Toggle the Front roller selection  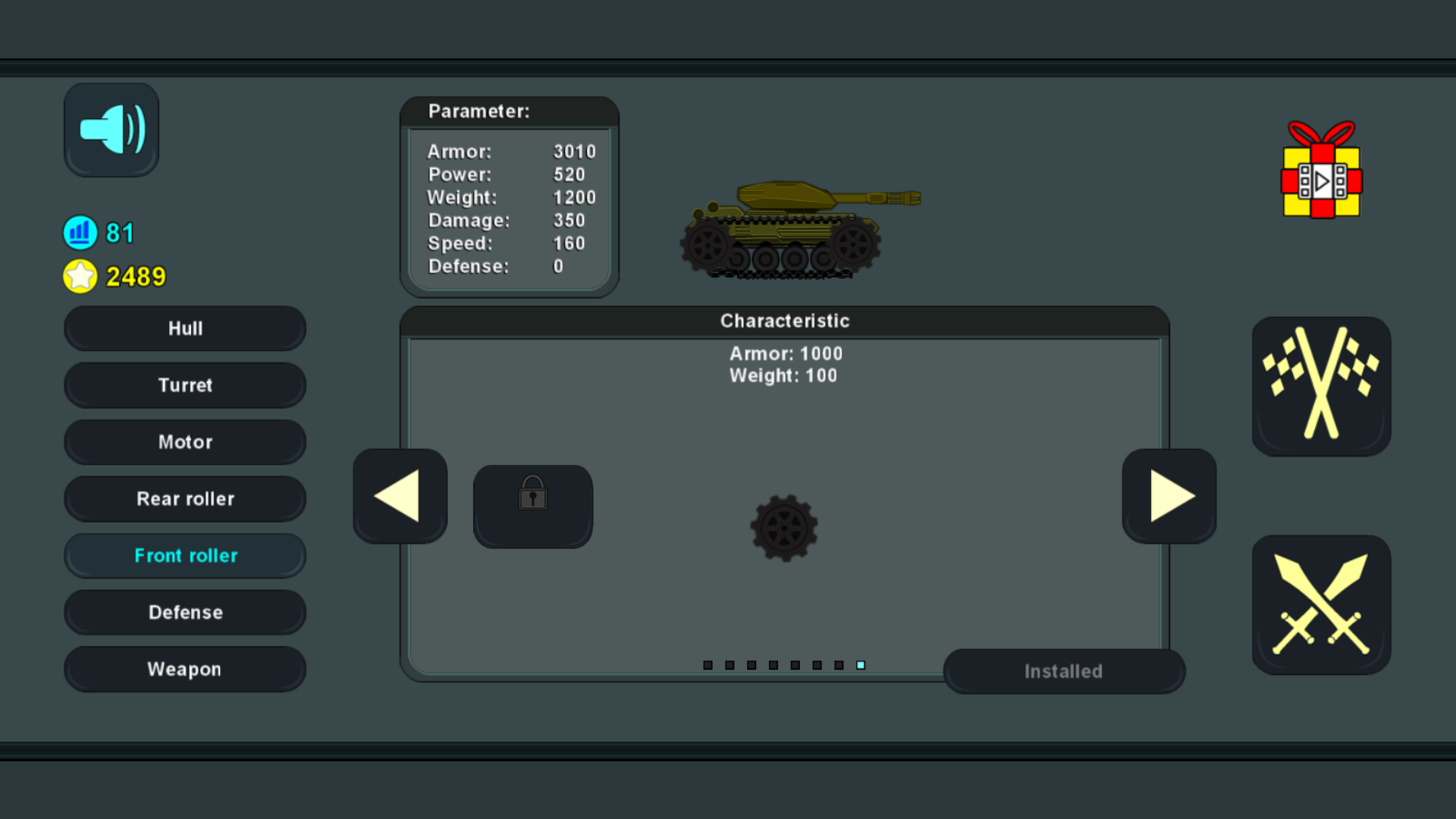(184, 555)
